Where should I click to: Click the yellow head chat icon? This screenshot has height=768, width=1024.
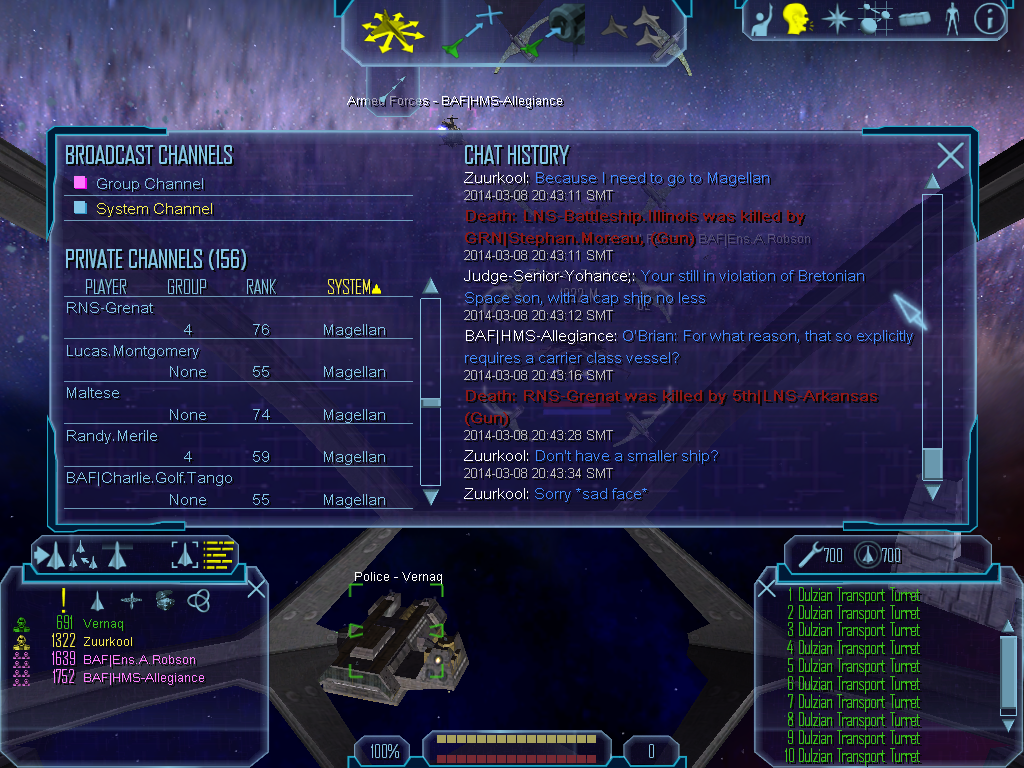[796, 19]
